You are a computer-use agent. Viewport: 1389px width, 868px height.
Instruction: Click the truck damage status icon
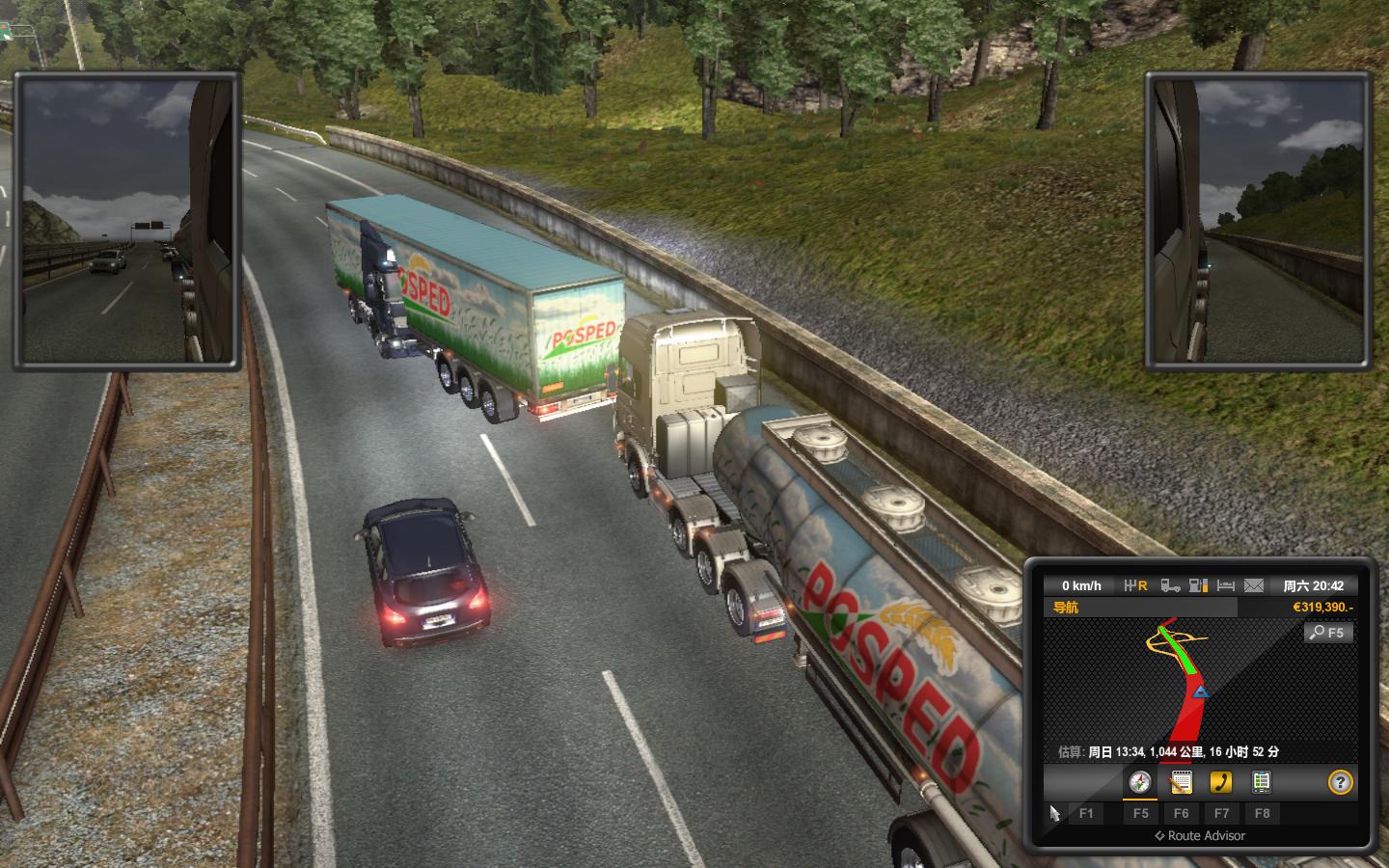pyautogui.click(x=1170, y=585)
